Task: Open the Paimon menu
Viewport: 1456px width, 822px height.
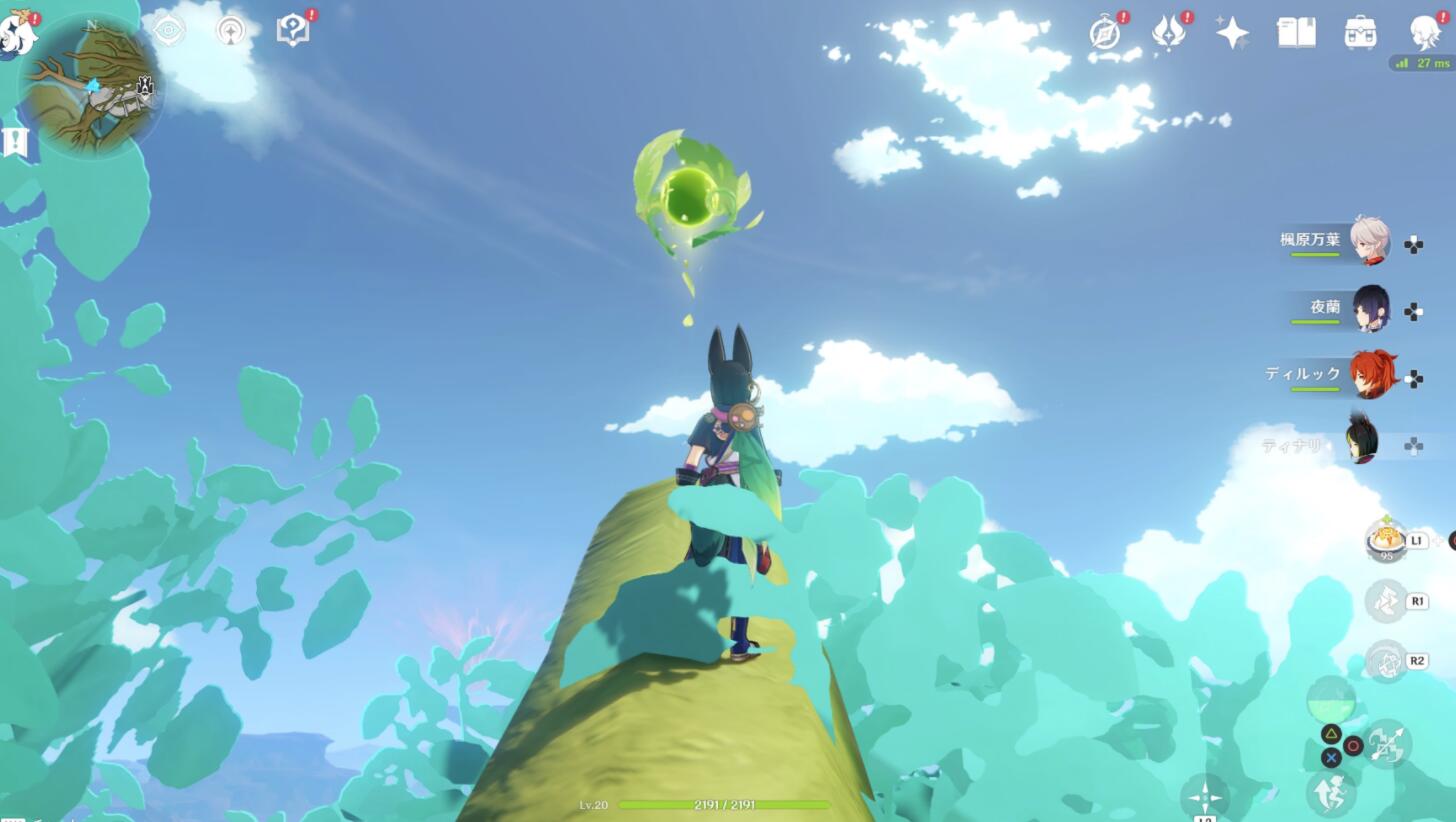Action: [x=15, y=30]
